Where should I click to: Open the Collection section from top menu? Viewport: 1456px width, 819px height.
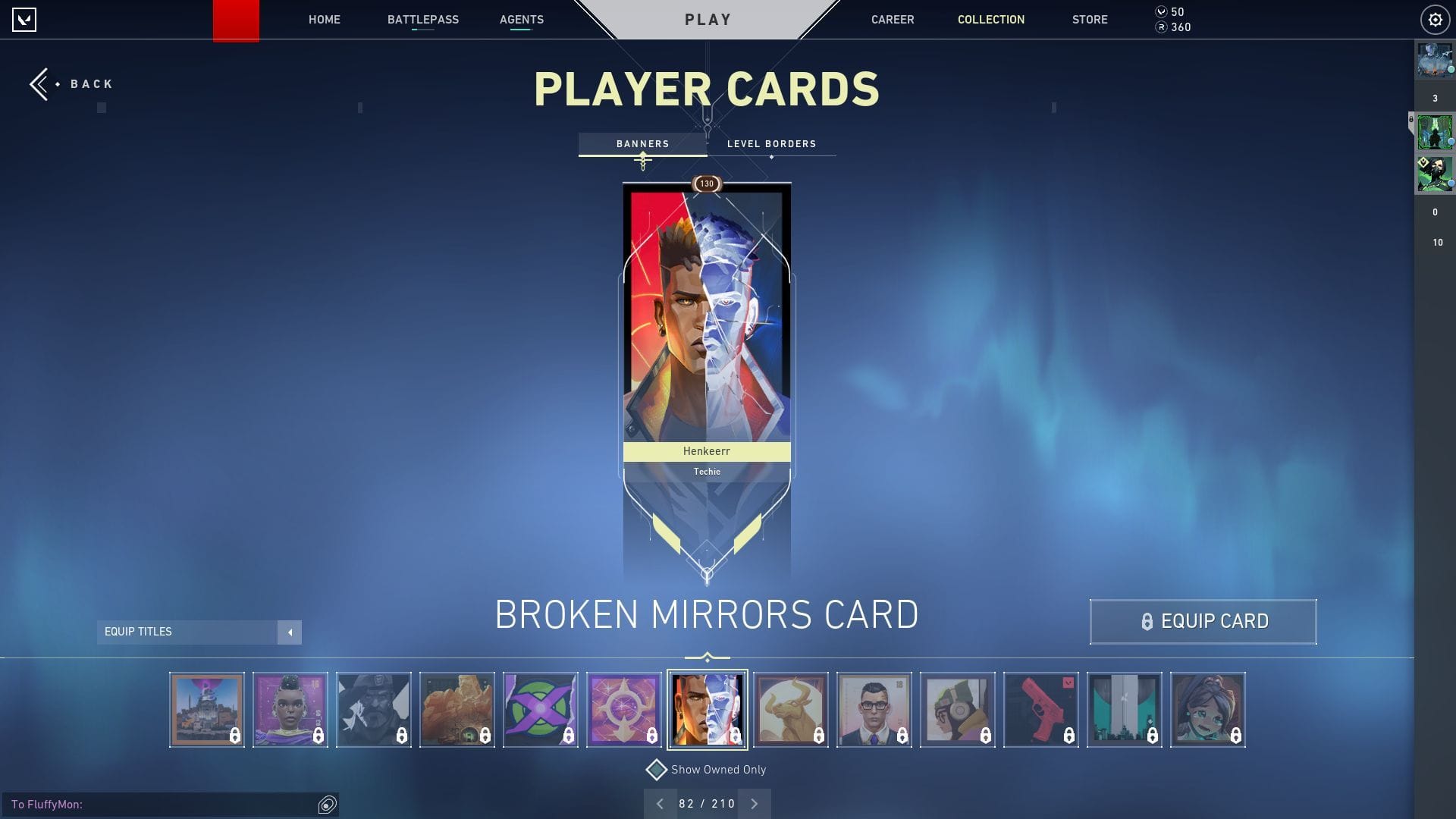[x=990, y=19]
